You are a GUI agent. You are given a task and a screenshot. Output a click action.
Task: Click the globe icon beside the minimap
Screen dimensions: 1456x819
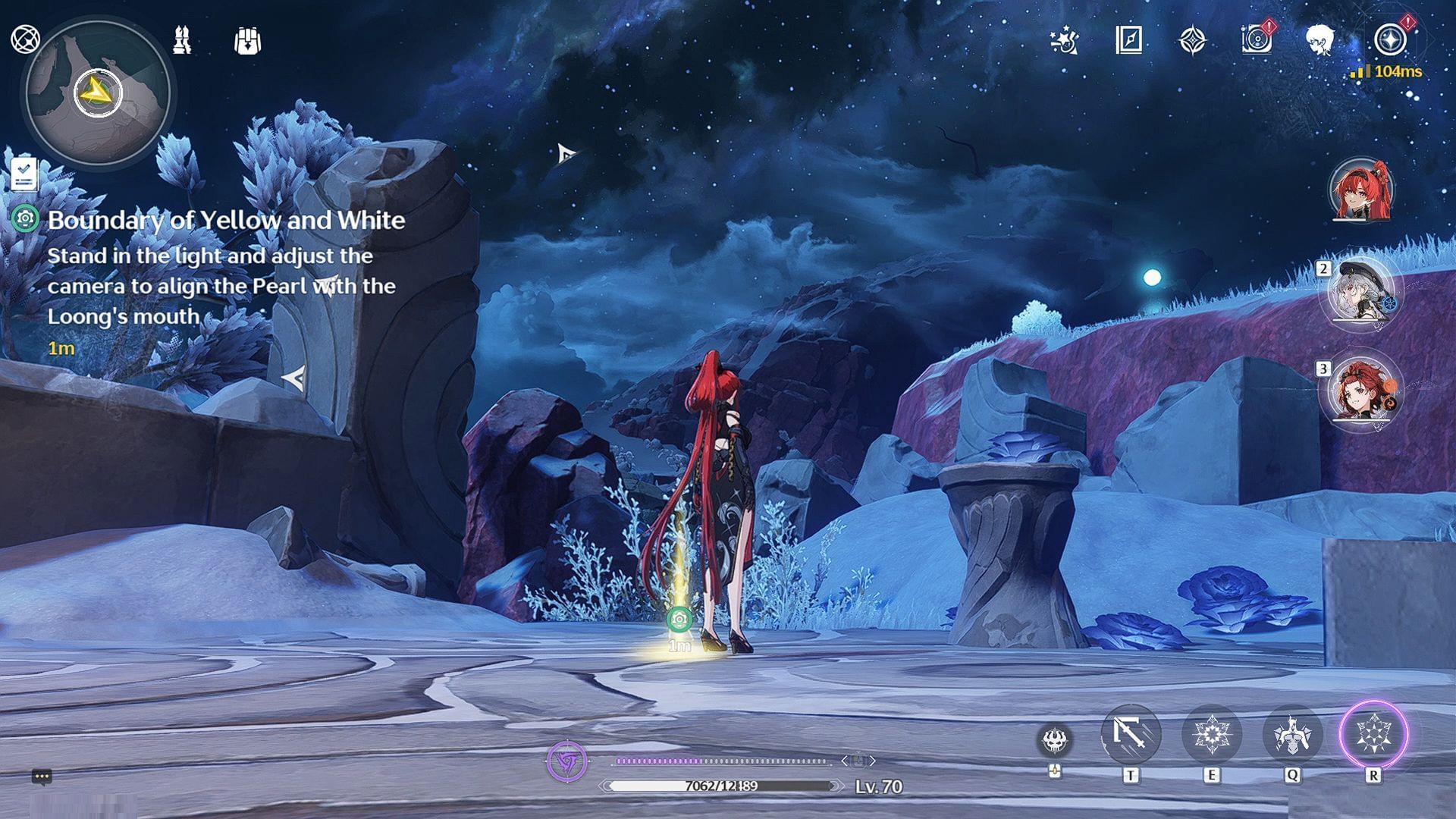click(25, 39)
